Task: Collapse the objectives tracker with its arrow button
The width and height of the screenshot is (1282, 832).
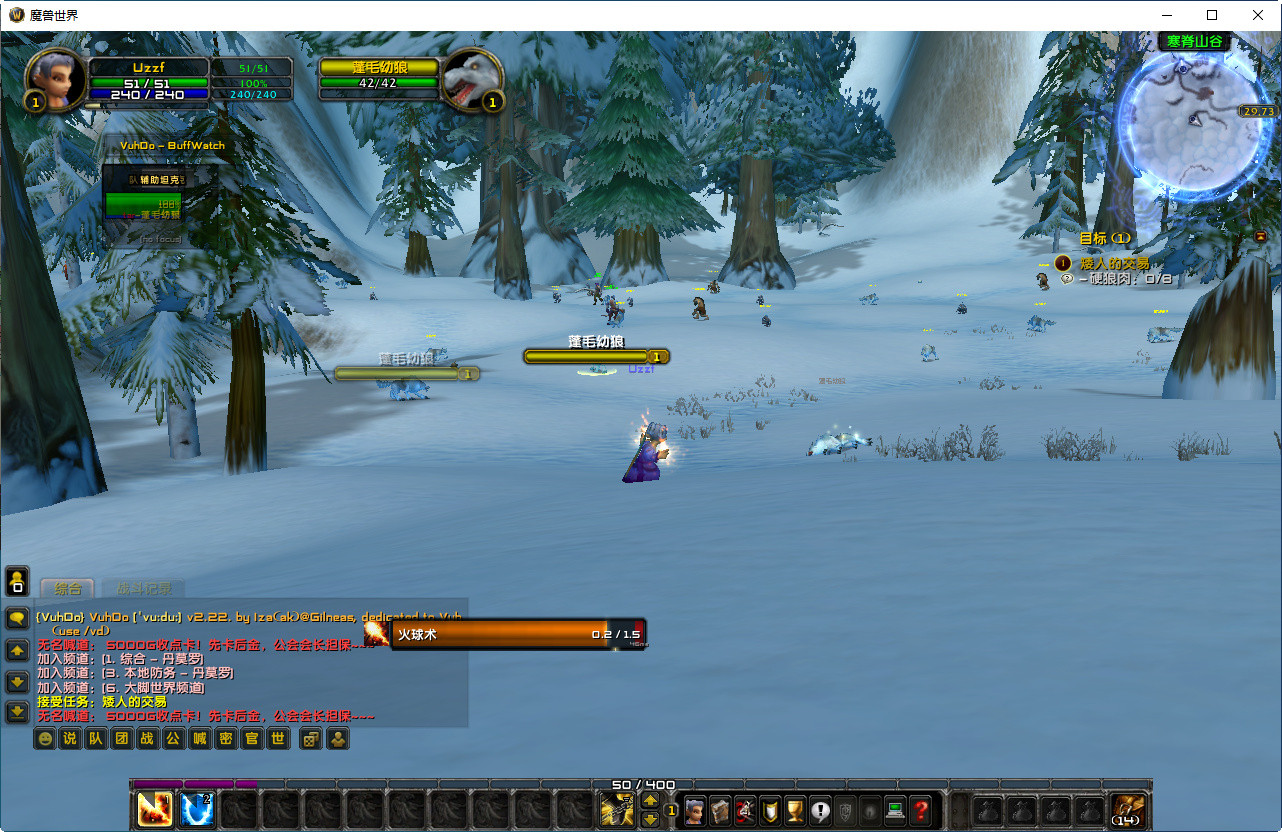Action: click(x=1261, y=236)
